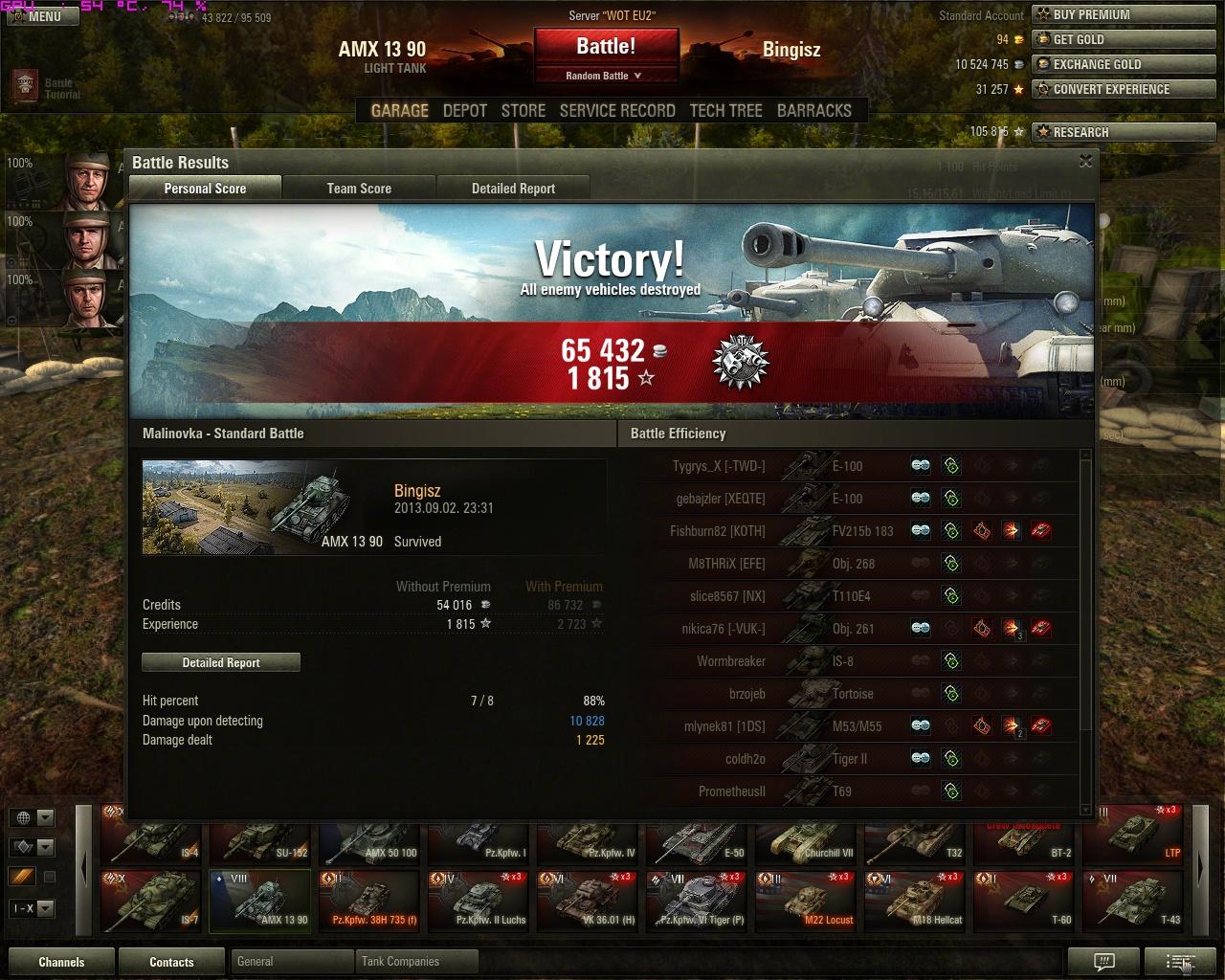Open the Store
1225x980 pixels.
(x=523, y=110)
